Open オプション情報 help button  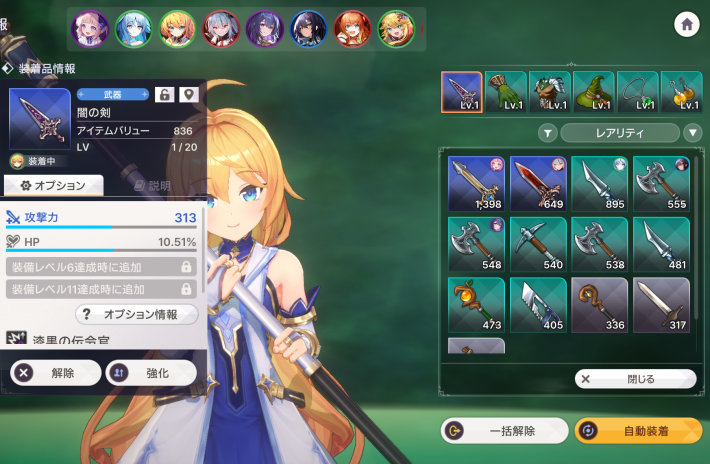point(135,314)
